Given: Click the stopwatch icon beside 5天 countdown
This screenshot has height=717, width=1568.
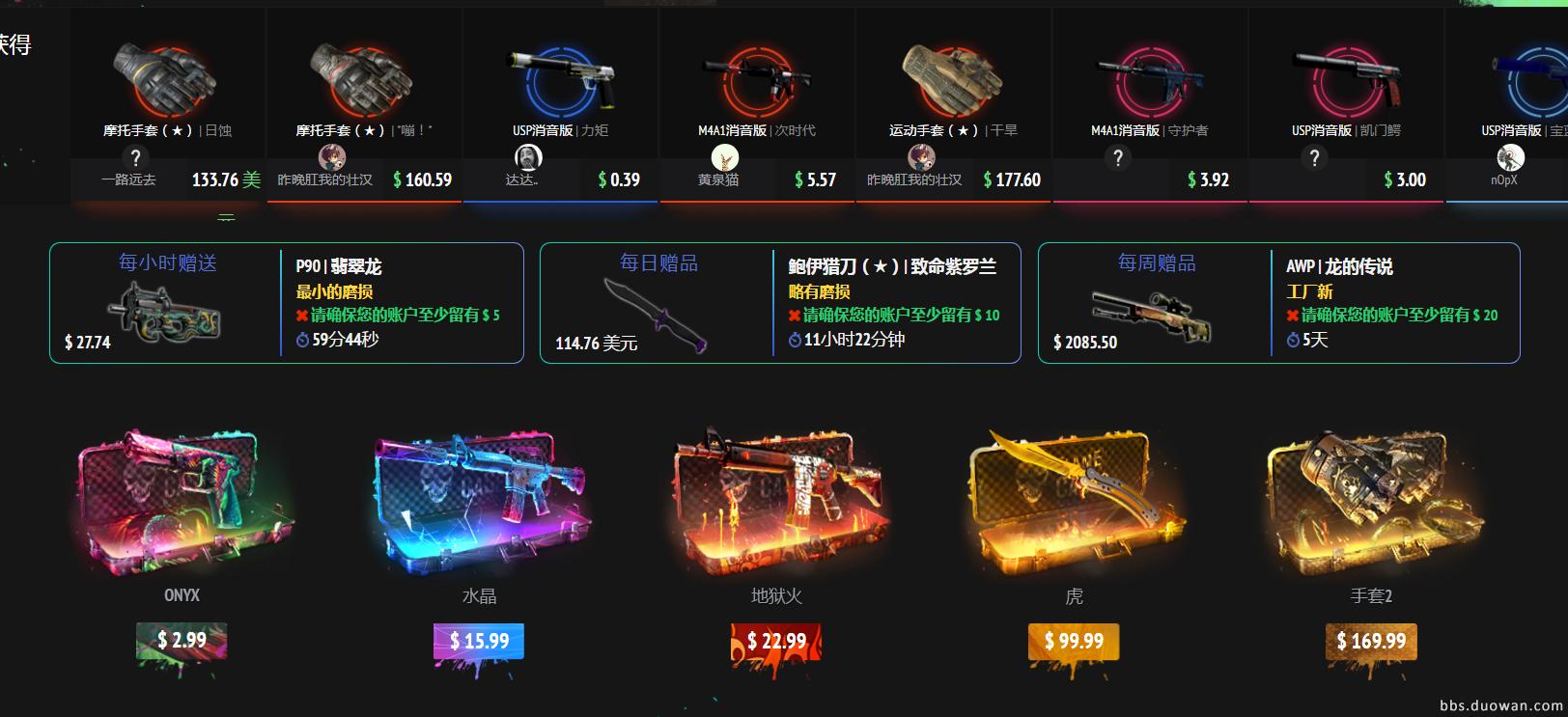Looking at the screenshot, I should pyautogui.click(x=1291, y=340).
